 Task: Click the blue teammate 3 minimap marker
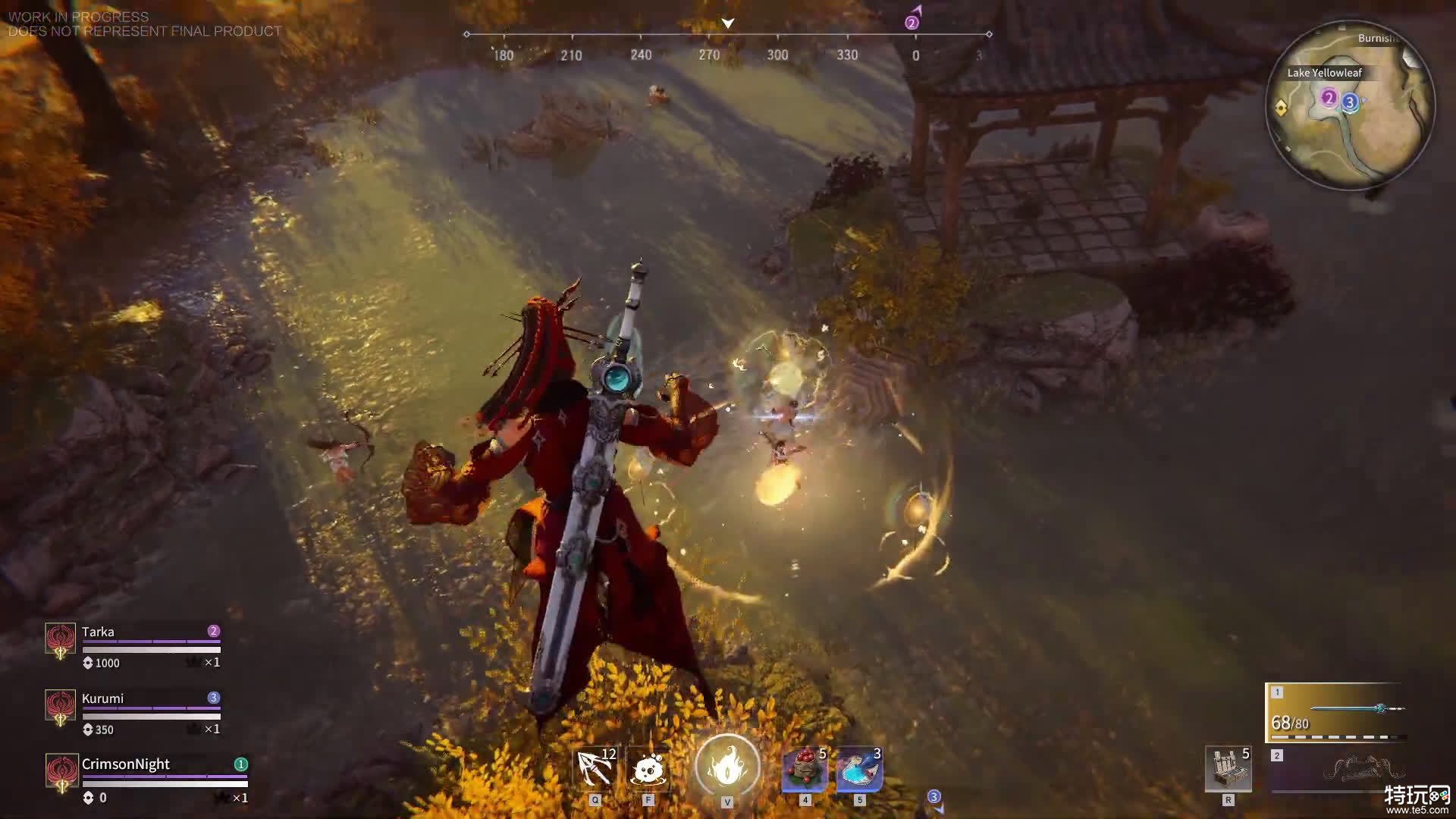coord(1350,102)
